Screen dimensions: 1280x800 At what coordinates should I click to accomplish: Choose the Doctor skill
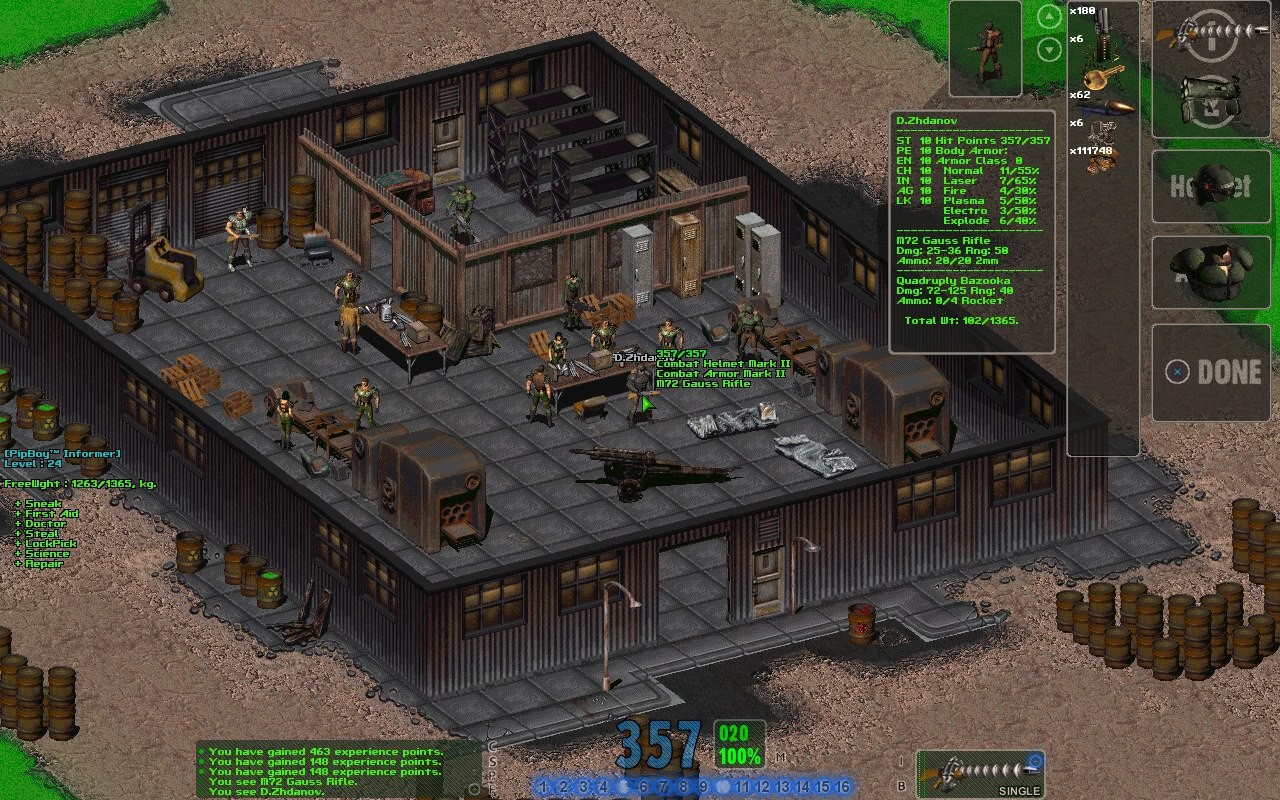point(45,524)
